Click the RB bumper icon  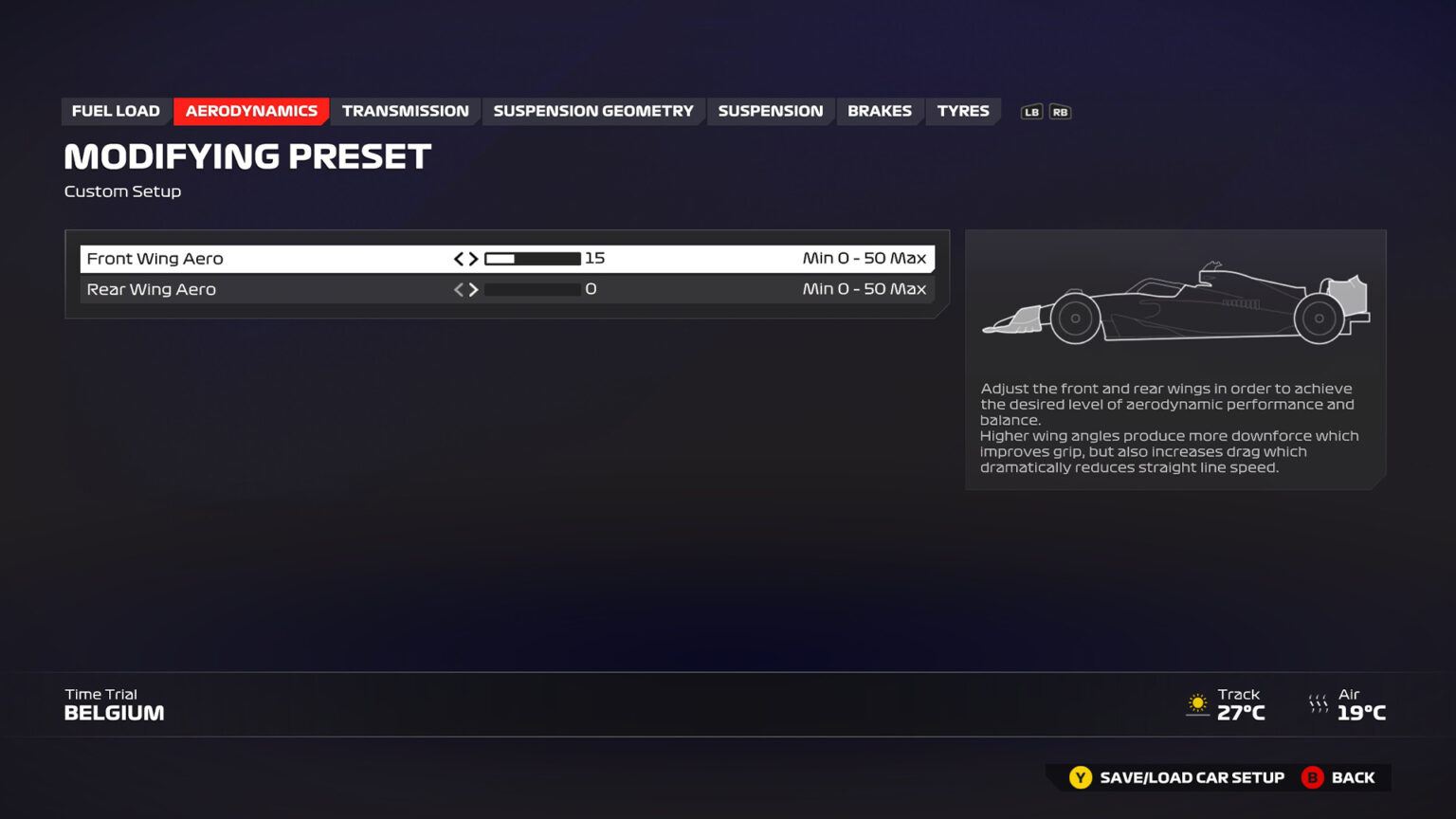click(1060, 111)
